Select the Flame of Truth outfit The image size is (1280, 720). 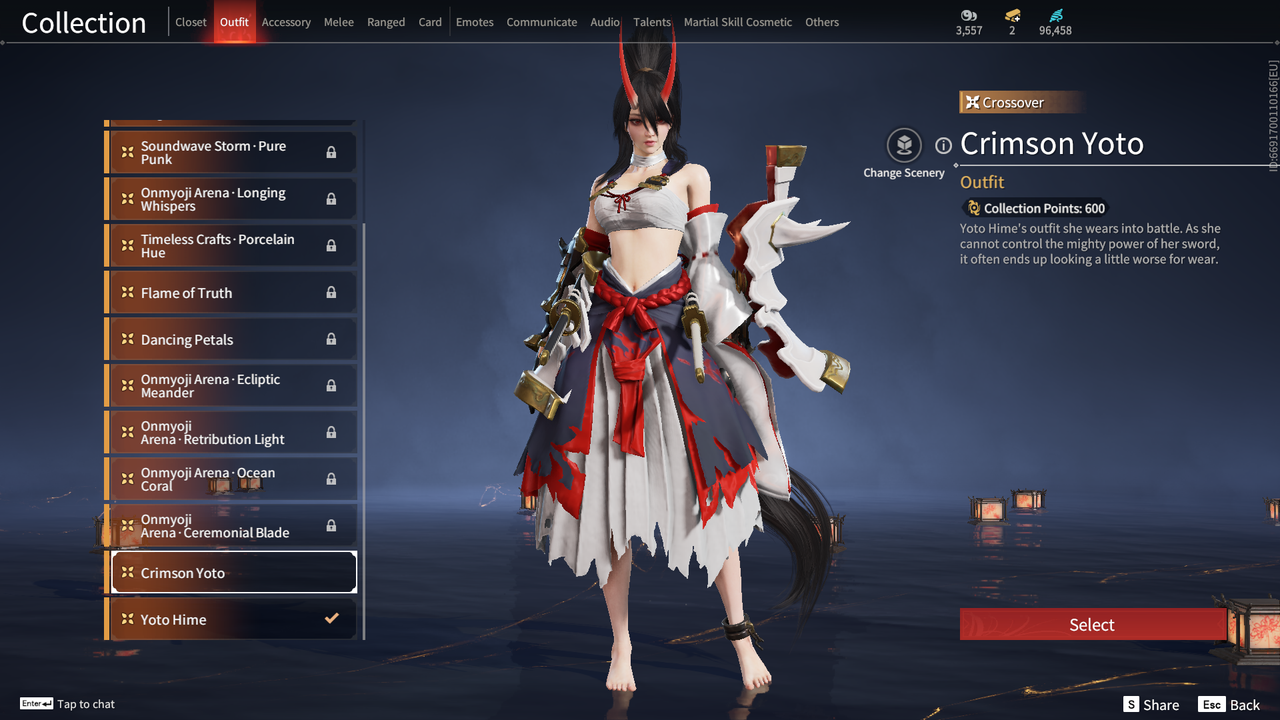(231, 292)
